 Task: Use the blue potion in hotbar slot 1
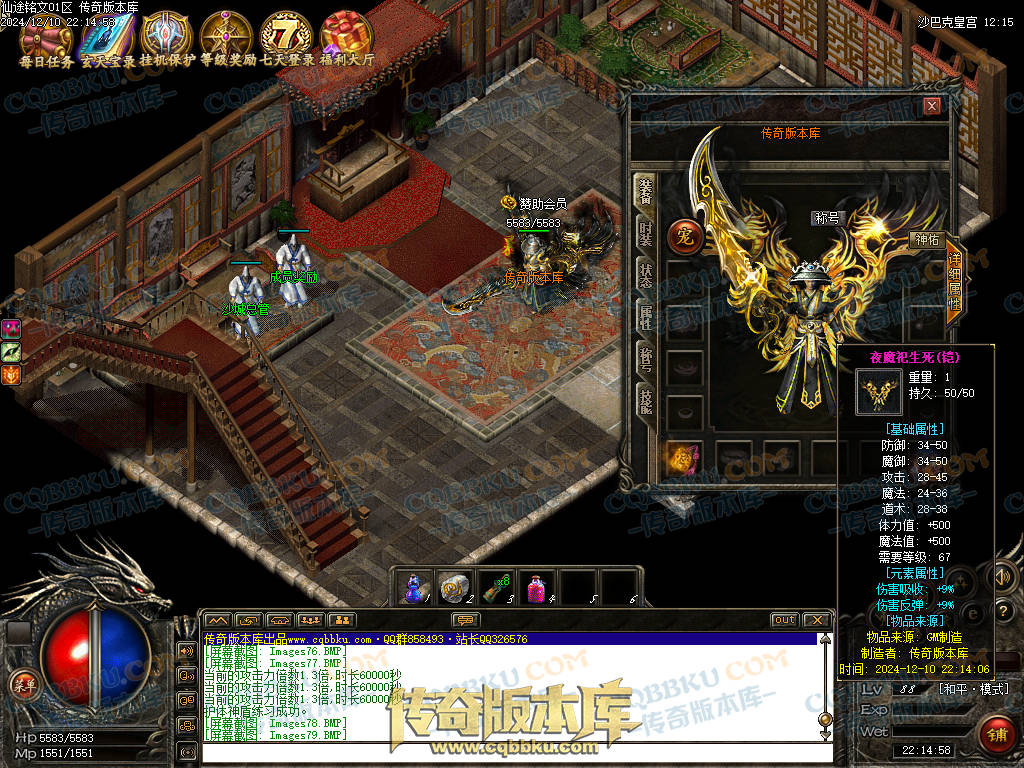tap(414, 587)
